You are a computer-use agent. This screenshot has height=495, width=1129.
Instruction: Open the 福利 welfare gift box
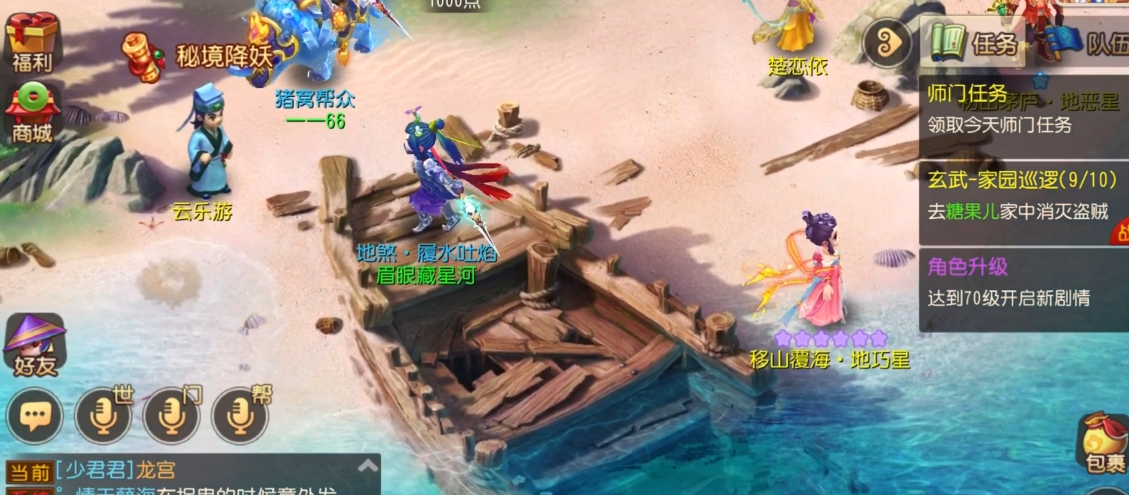(x=30, y=40)
